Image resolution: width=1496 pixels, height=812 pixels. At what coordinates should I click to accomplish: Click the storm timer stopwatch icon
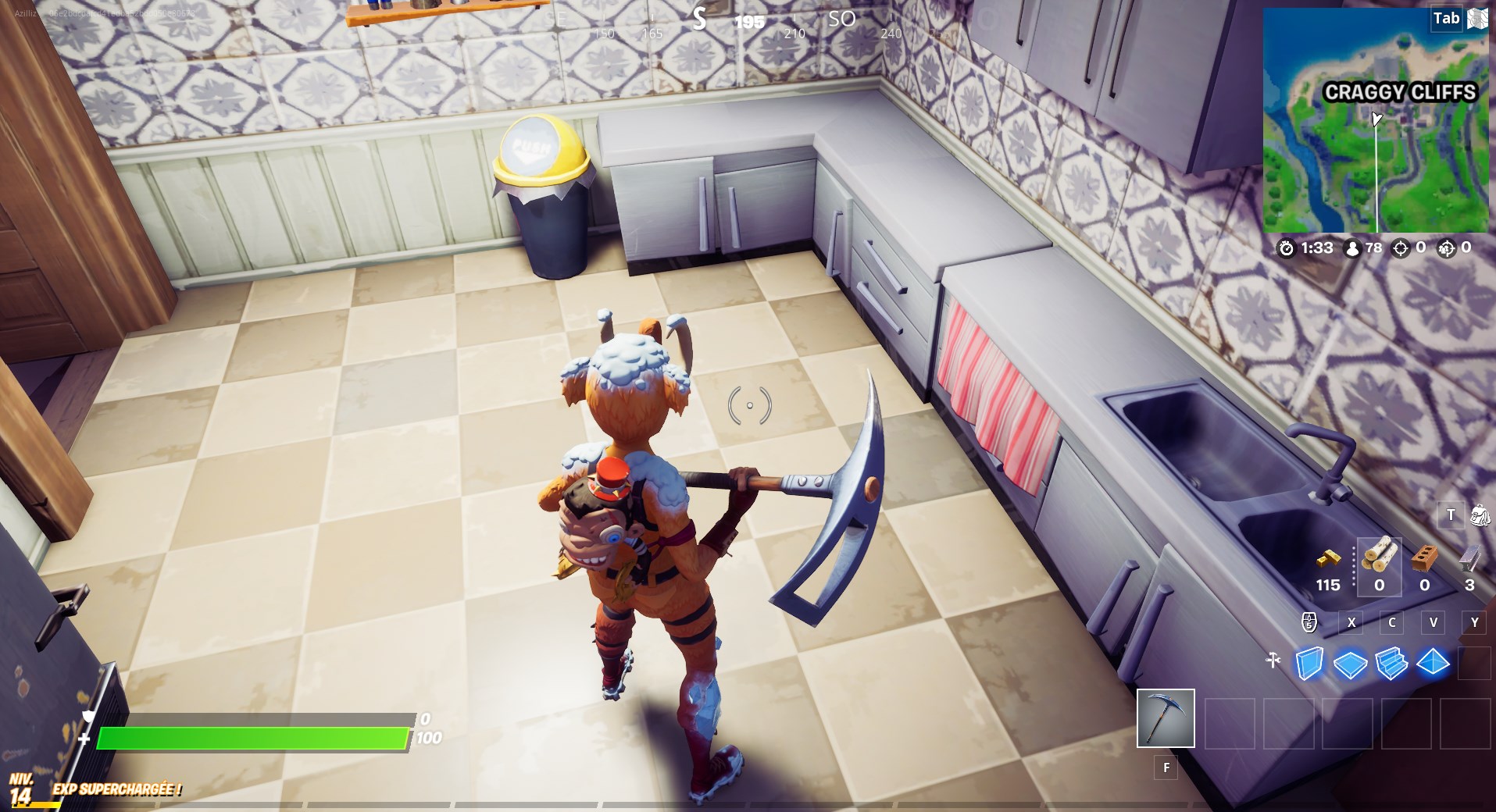1287,249
